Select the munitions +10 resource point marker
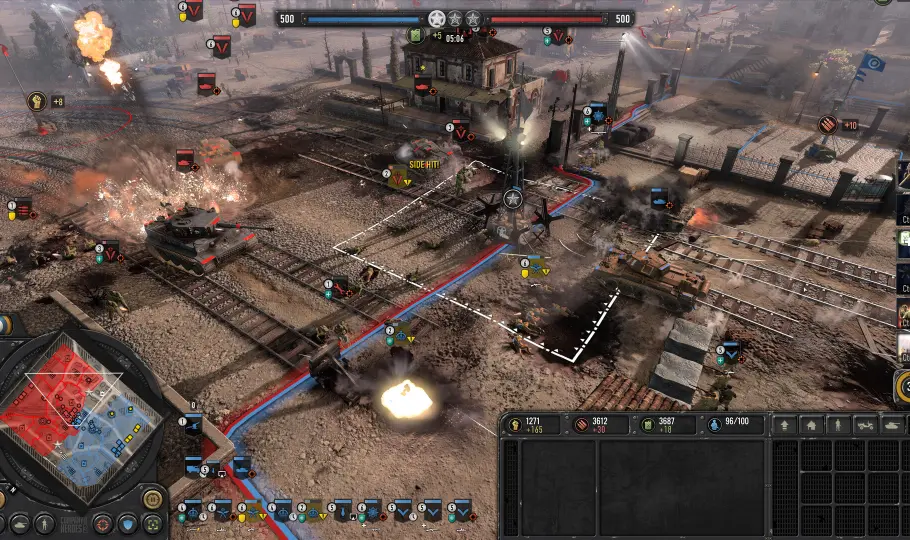Image resolution: width=910 pixels, height=540 pixels. tap(827, 124)
